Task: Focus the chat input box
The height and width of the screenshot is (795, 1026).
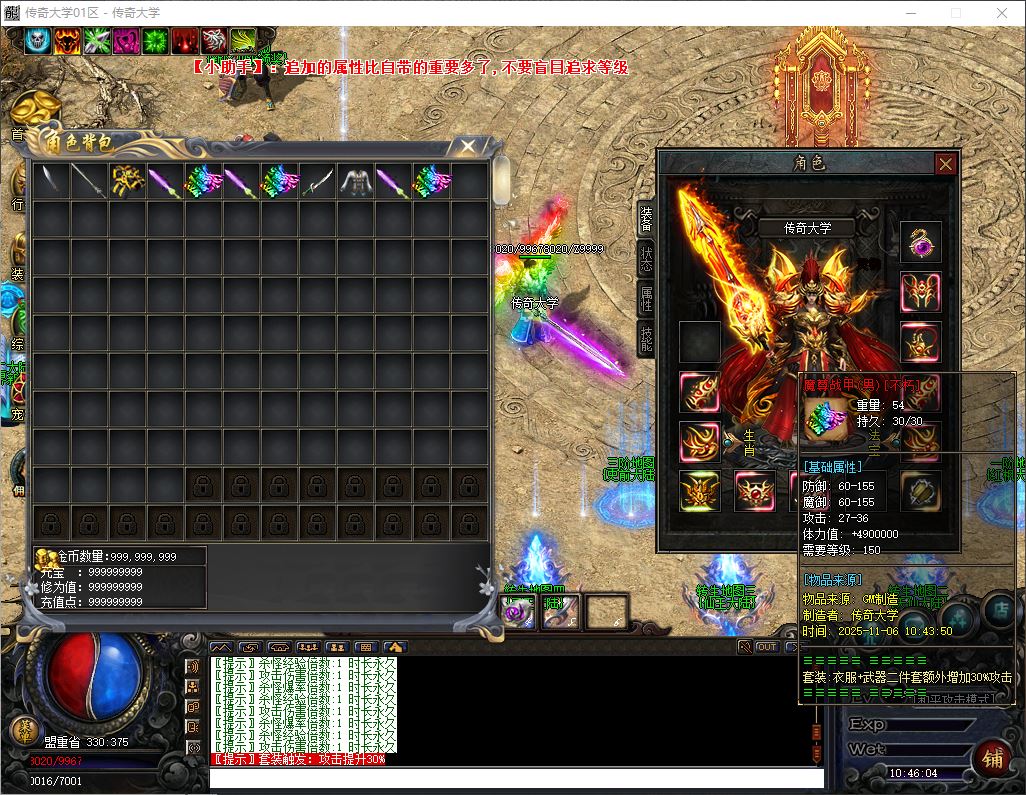Action: click(x=515, y=777)
